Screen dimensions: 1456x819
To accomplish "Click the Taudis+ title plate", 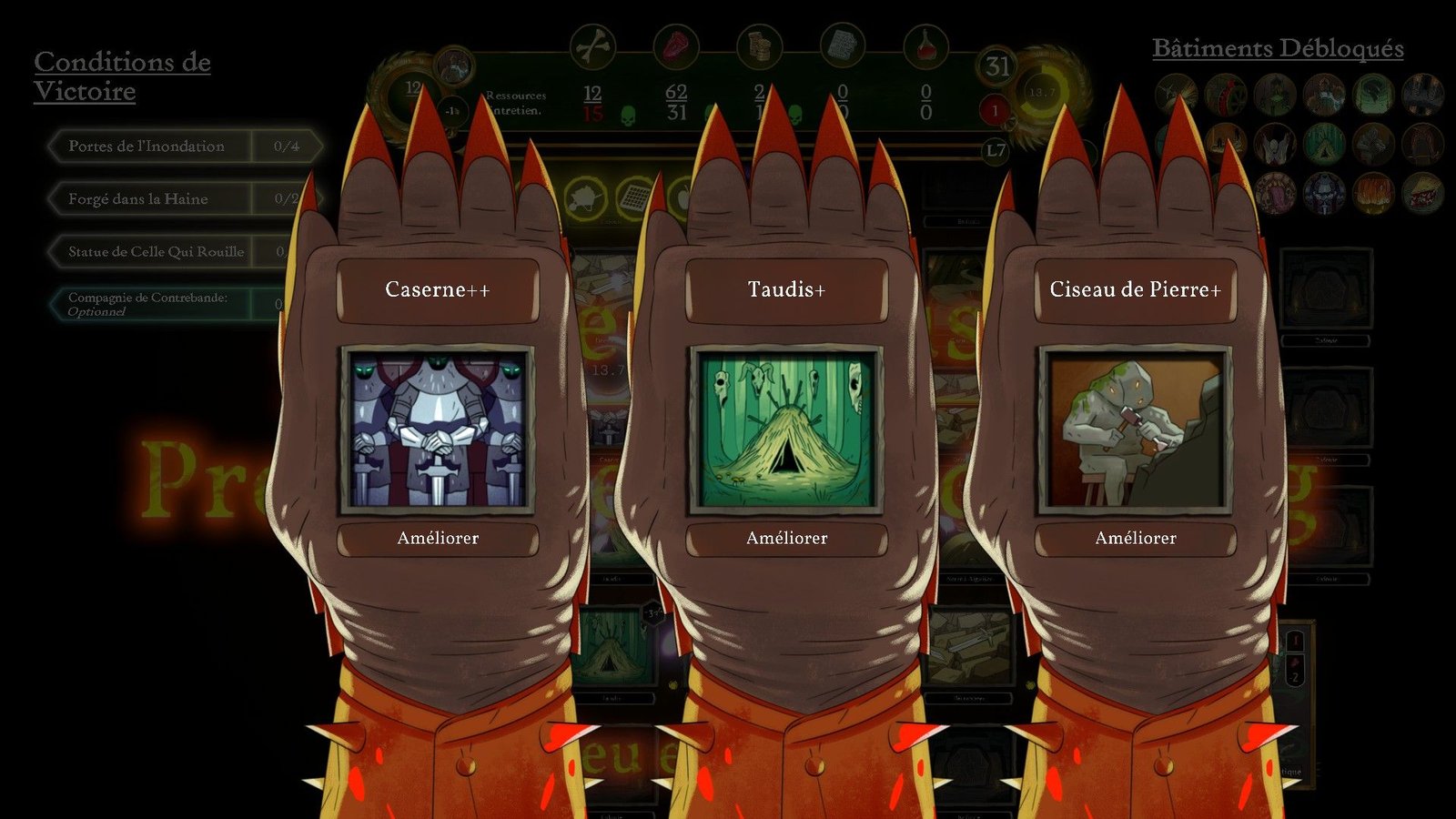I will (786, 290).
